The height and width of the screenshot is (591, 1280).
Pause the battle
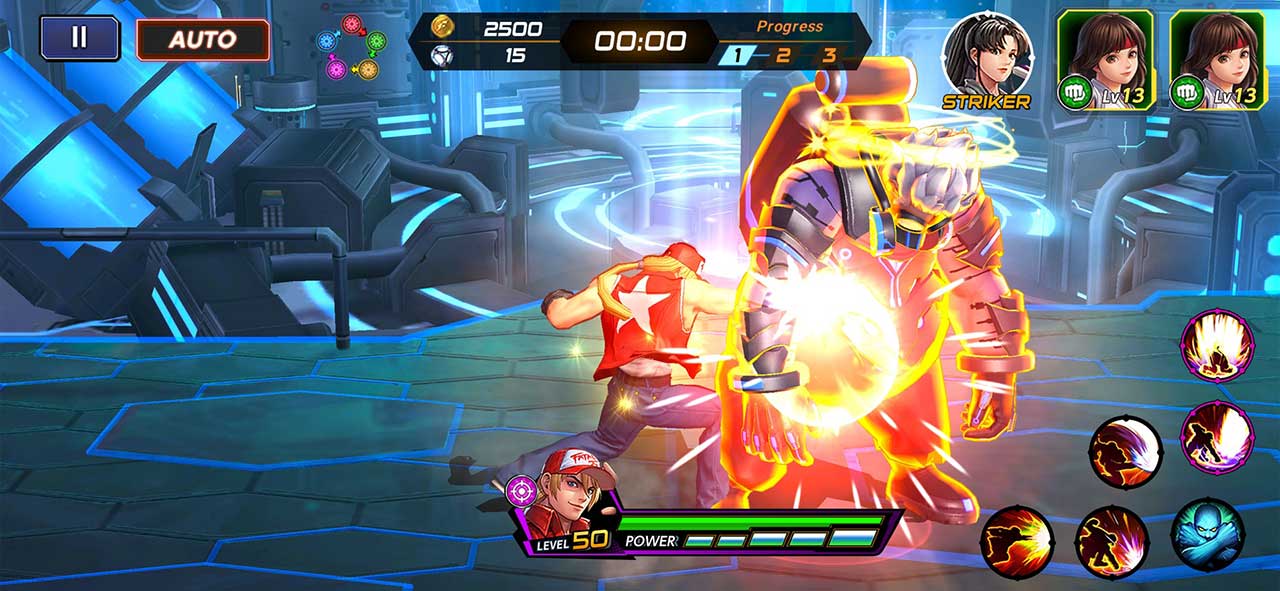tap(79, 38)
